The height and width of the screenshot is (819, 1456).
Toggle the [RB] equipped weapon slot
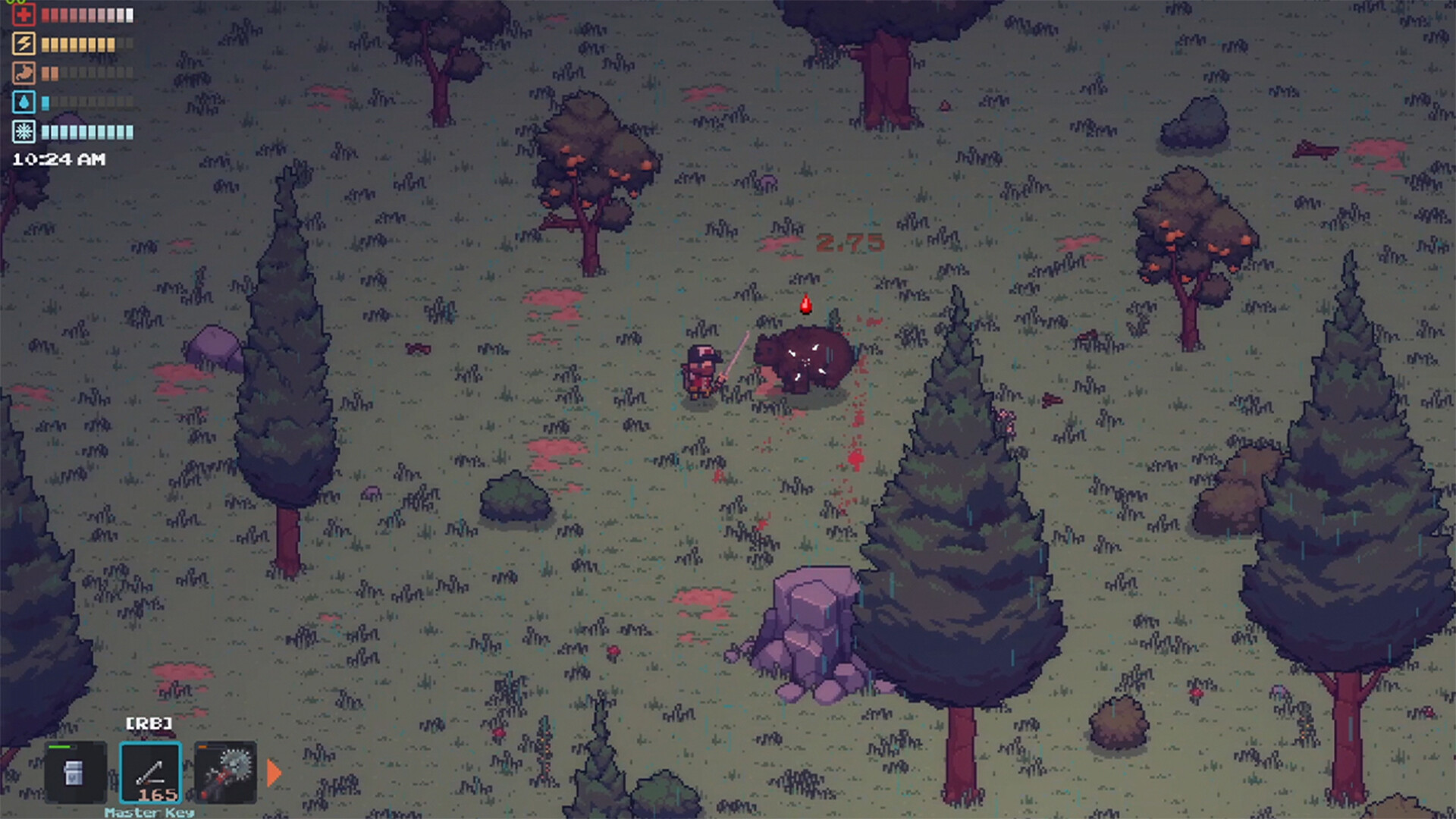(151, 723)
